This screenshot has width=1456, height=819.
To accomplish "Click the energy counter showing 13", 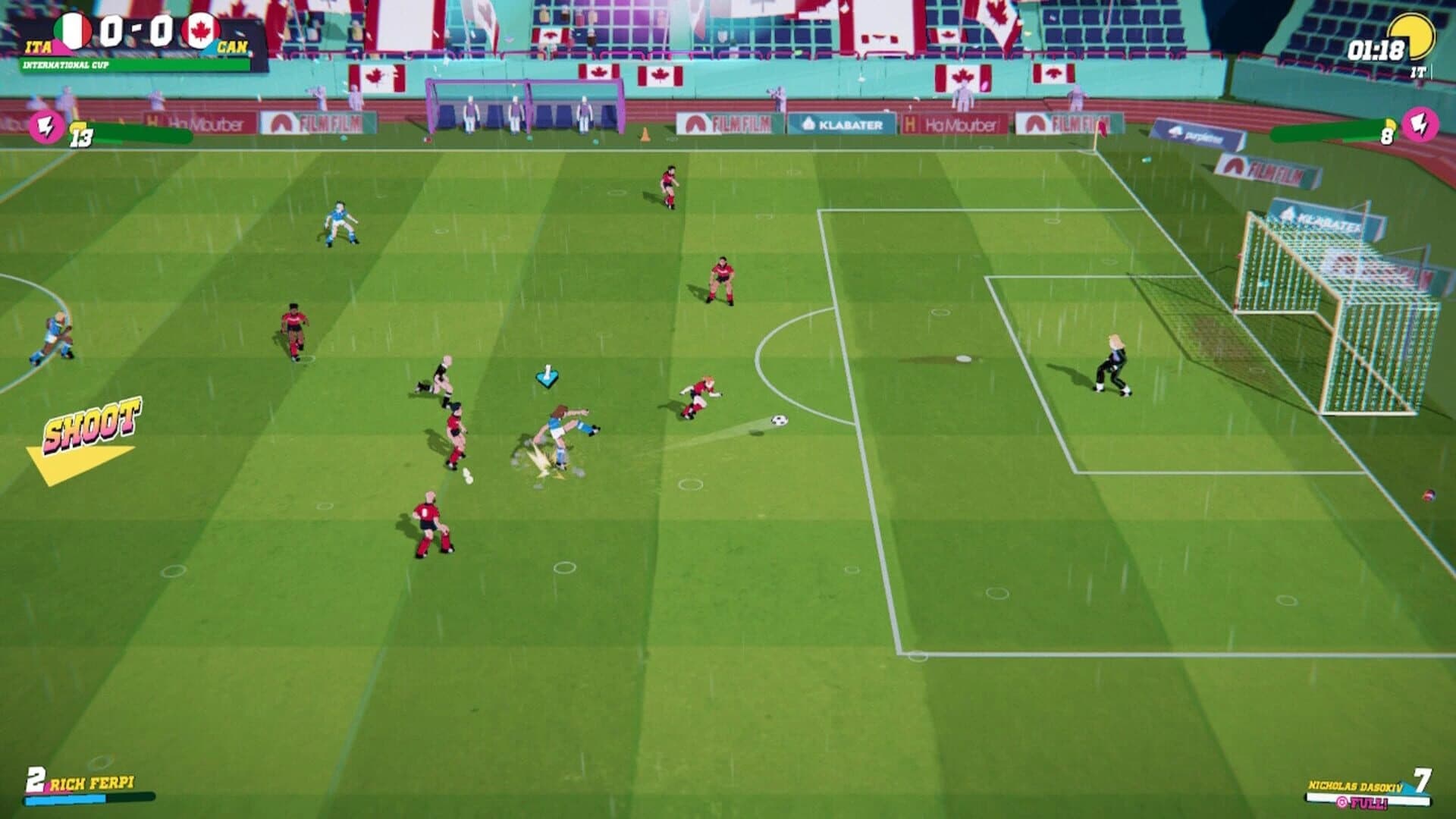I will click(x=81, y=136).
